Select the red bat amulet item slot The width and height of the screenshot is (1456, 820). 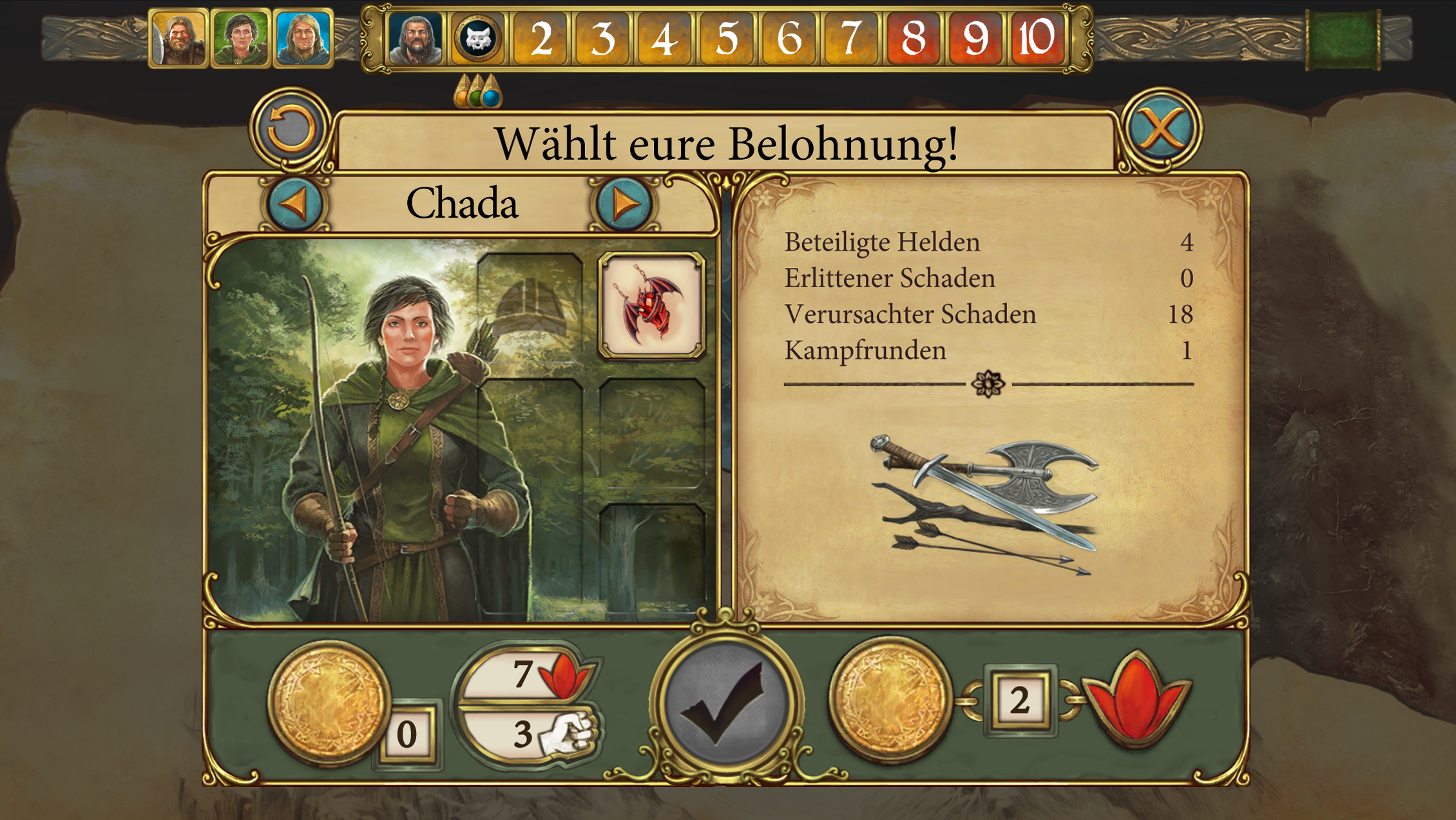[x=651, y=306]
